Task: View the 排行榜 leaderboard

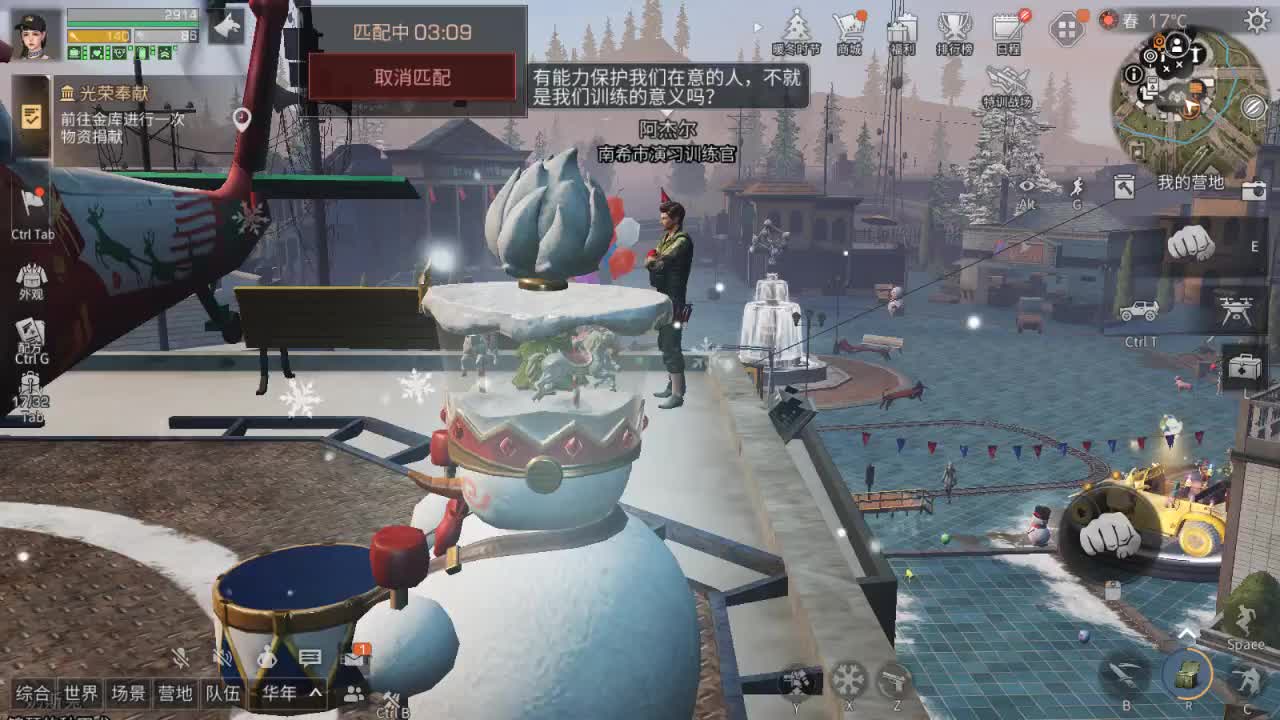Action: pyautogui.click(x=955, y=31)
